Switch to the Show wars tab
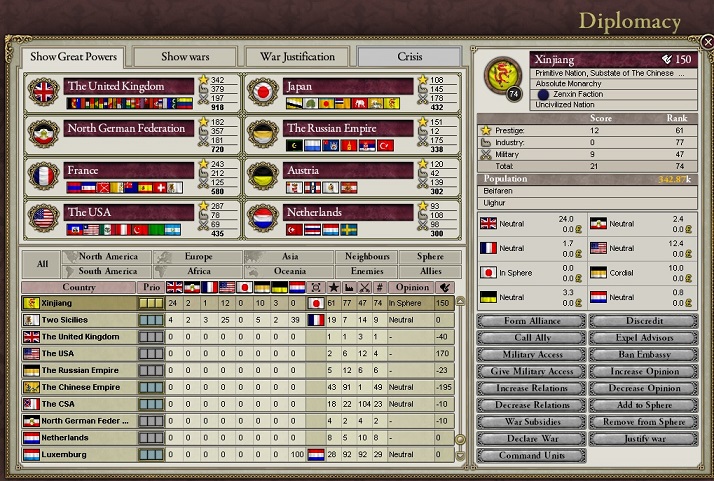The height and width of the screenshot is (481, 714). tap(185, 56)
